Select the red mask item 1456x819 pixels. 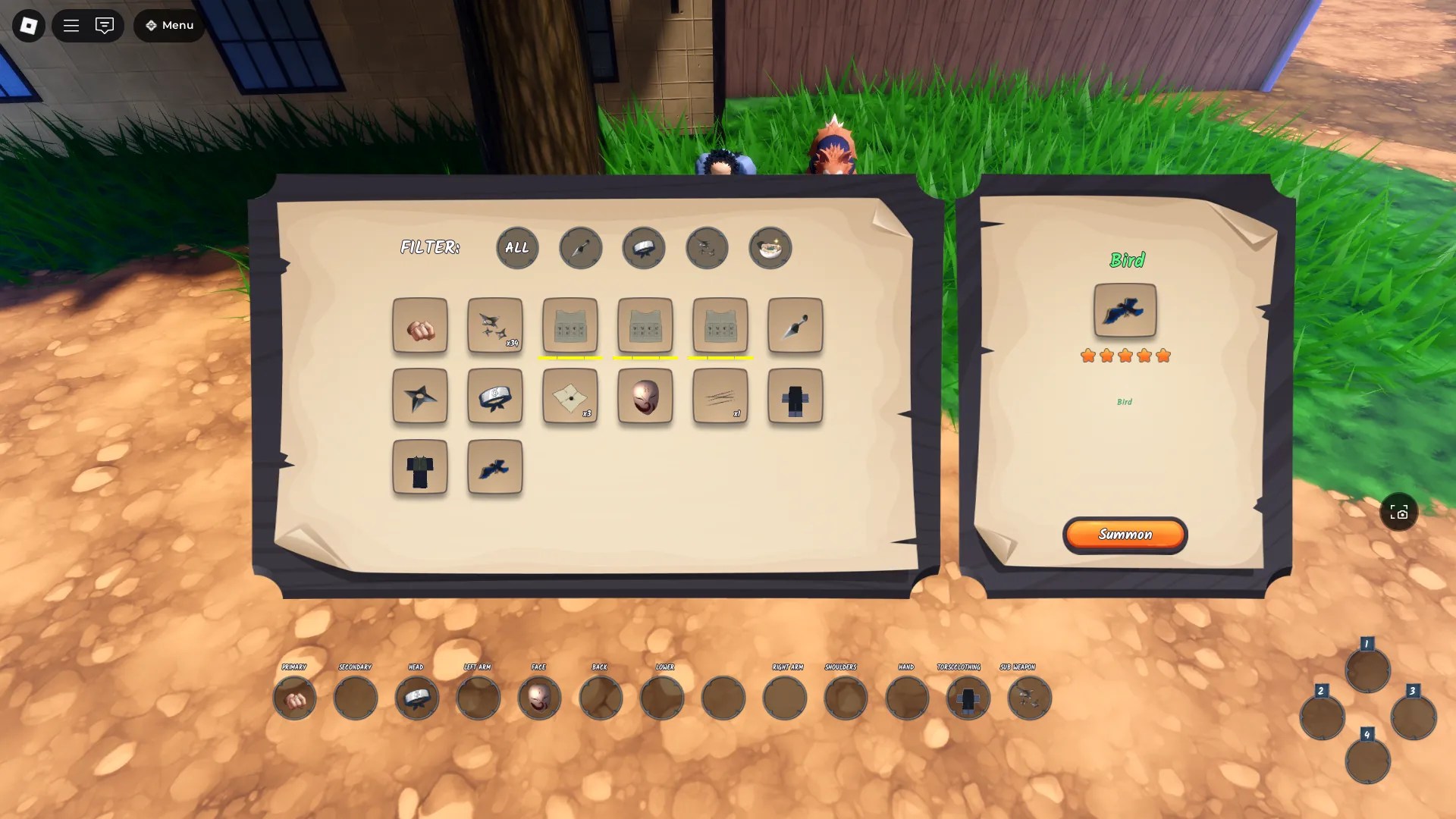click(644, 397)
